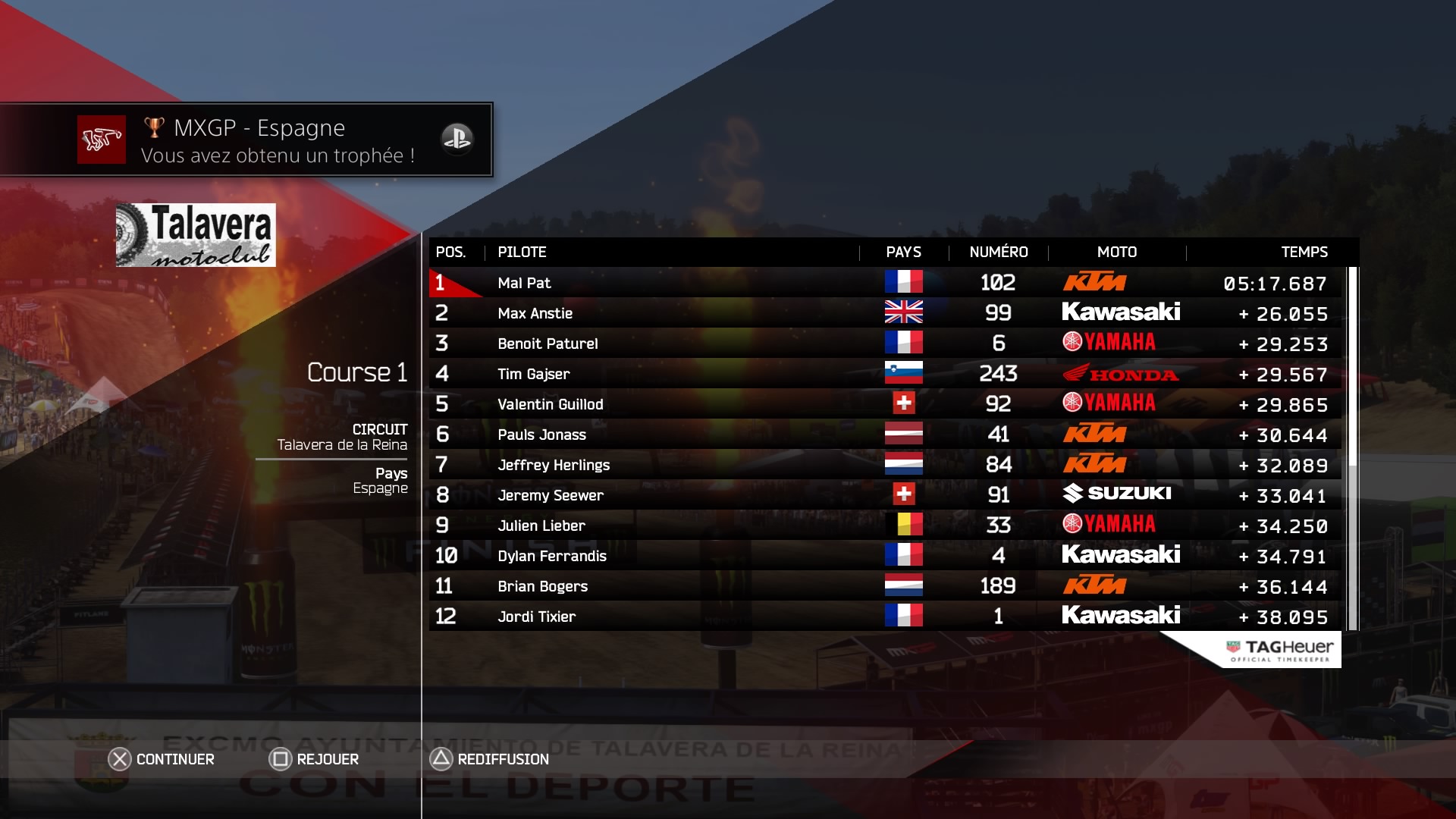Select Valentin Guillod's row

884,404
